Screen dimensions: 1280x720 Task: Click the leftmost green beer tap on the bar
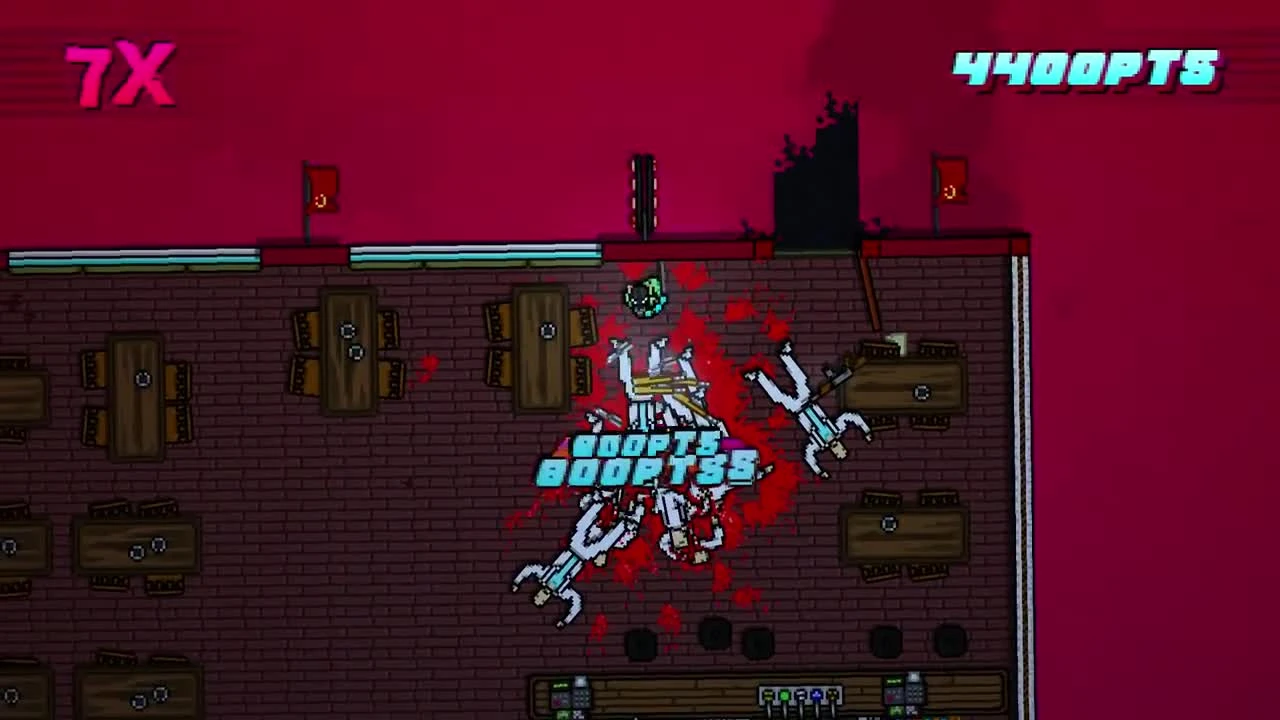(x=783, y=695)
